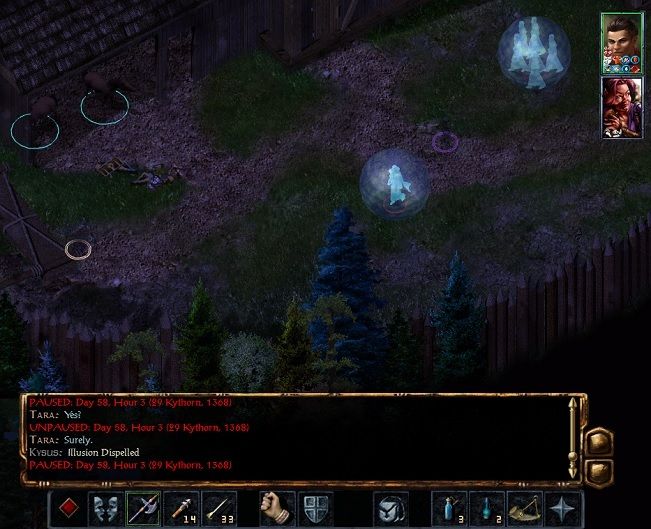651x529 pixels.
Task: Activate the shield guard button
Action: pos(314,509)
